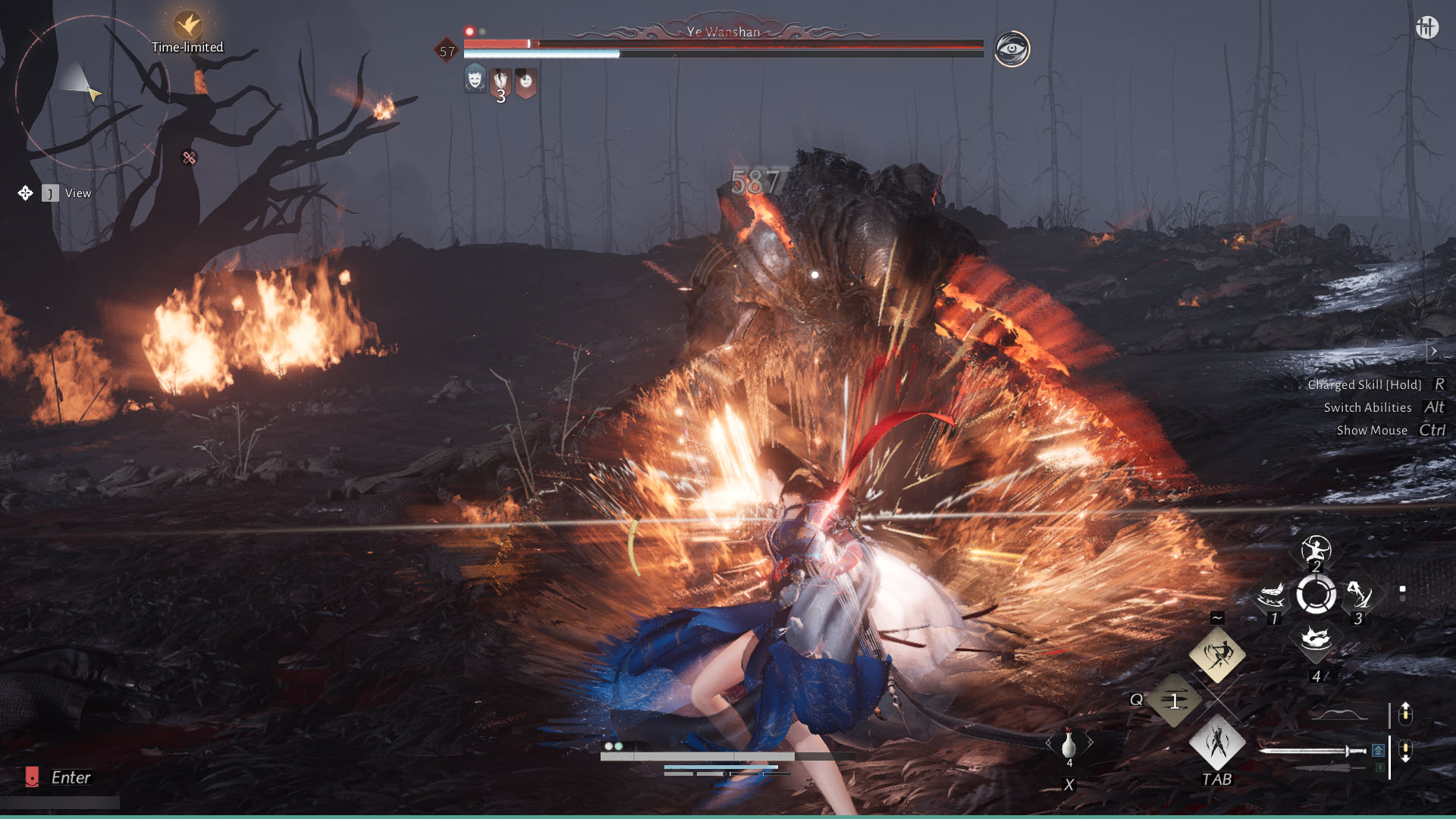Activate the splash skill numbered 4
1456x819 pixels.
(x=1316, y=640)
